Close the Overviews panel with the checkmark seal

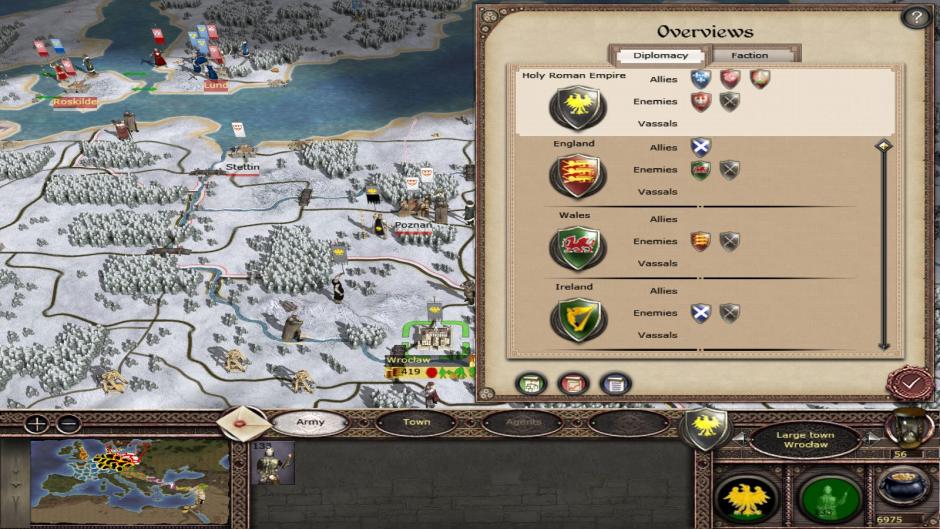[910, 383]
